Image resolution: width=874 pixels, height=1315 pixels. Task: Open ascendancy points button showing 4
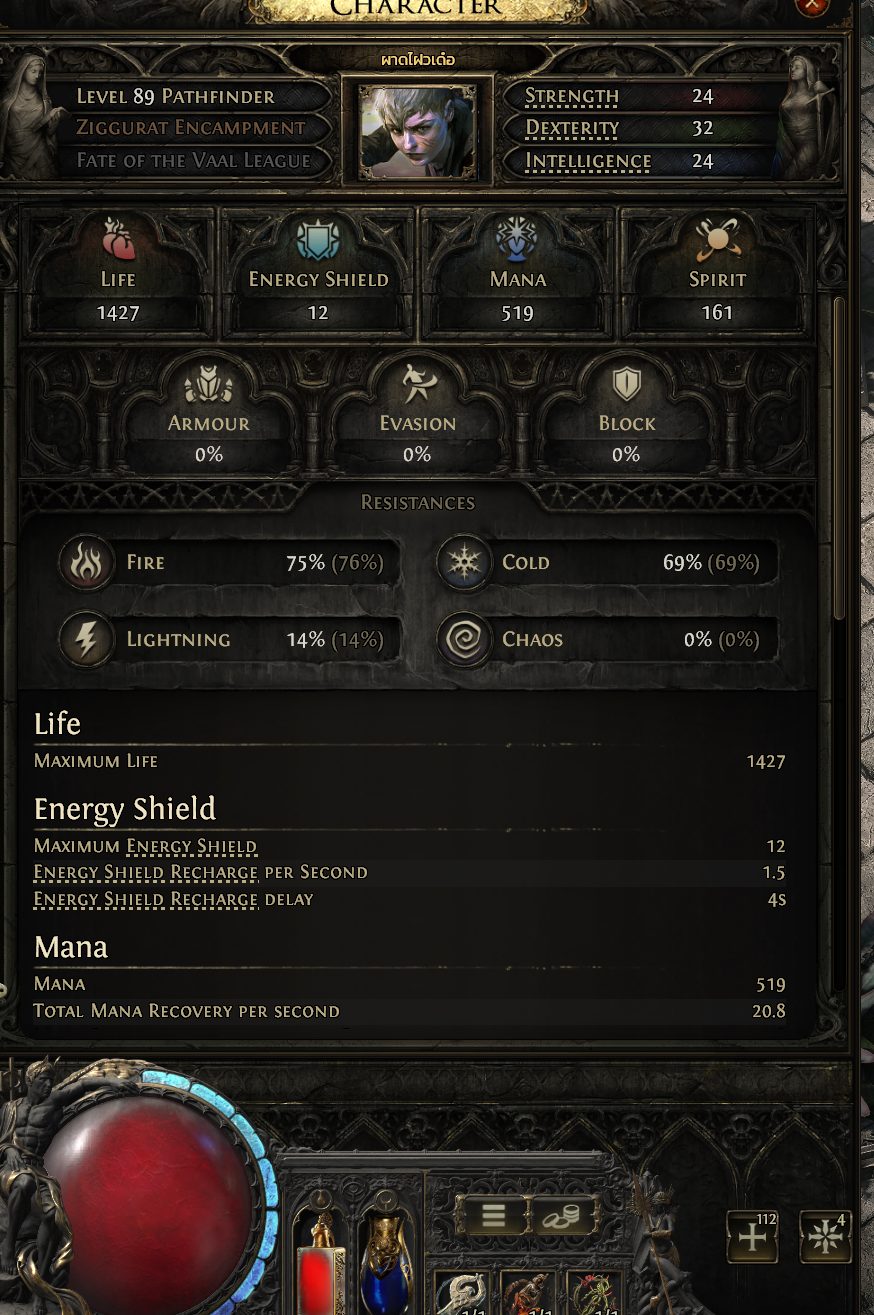[825, 1237]
